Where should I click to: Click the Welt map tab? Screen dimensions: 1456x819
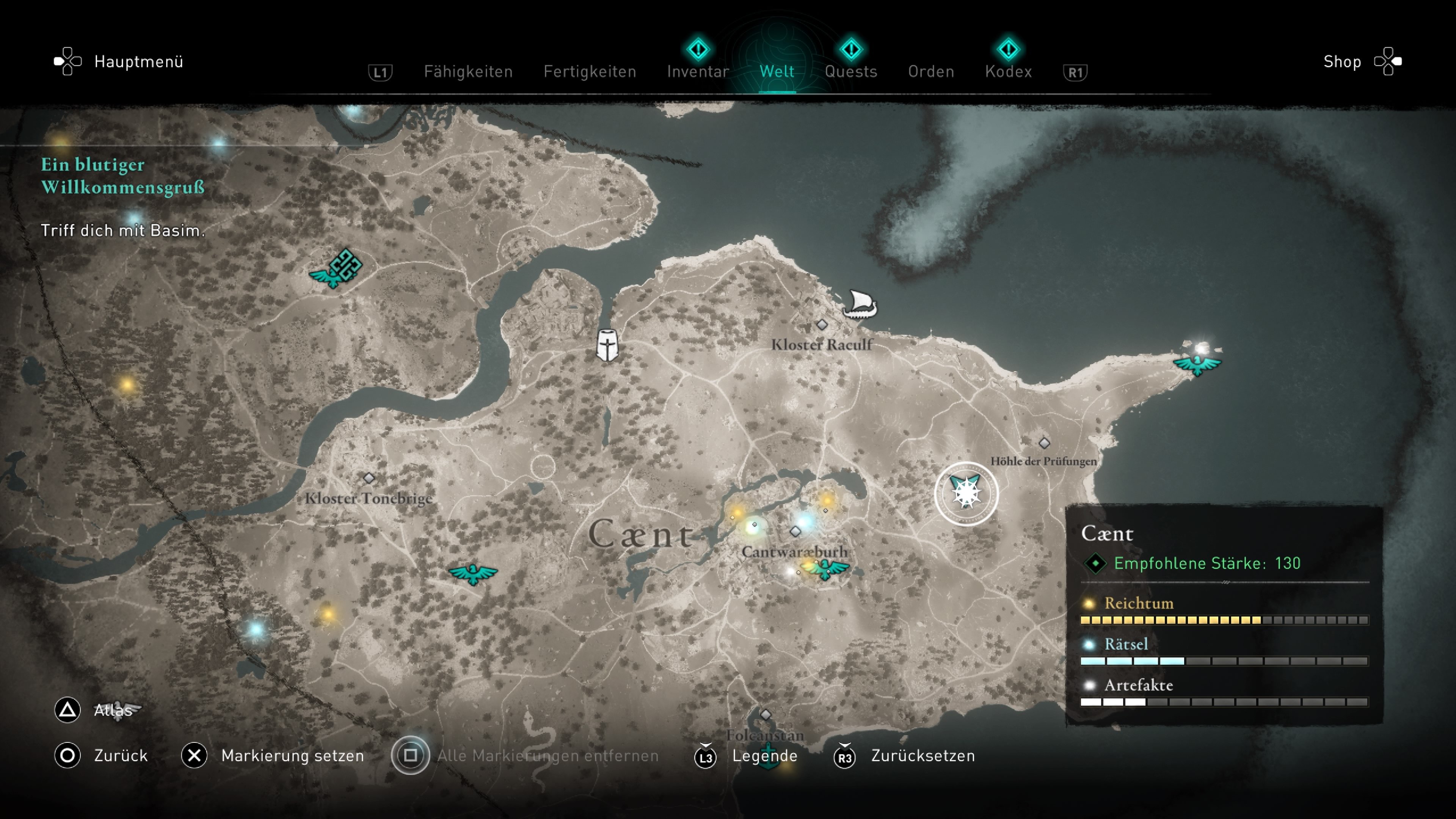(777, 72)
